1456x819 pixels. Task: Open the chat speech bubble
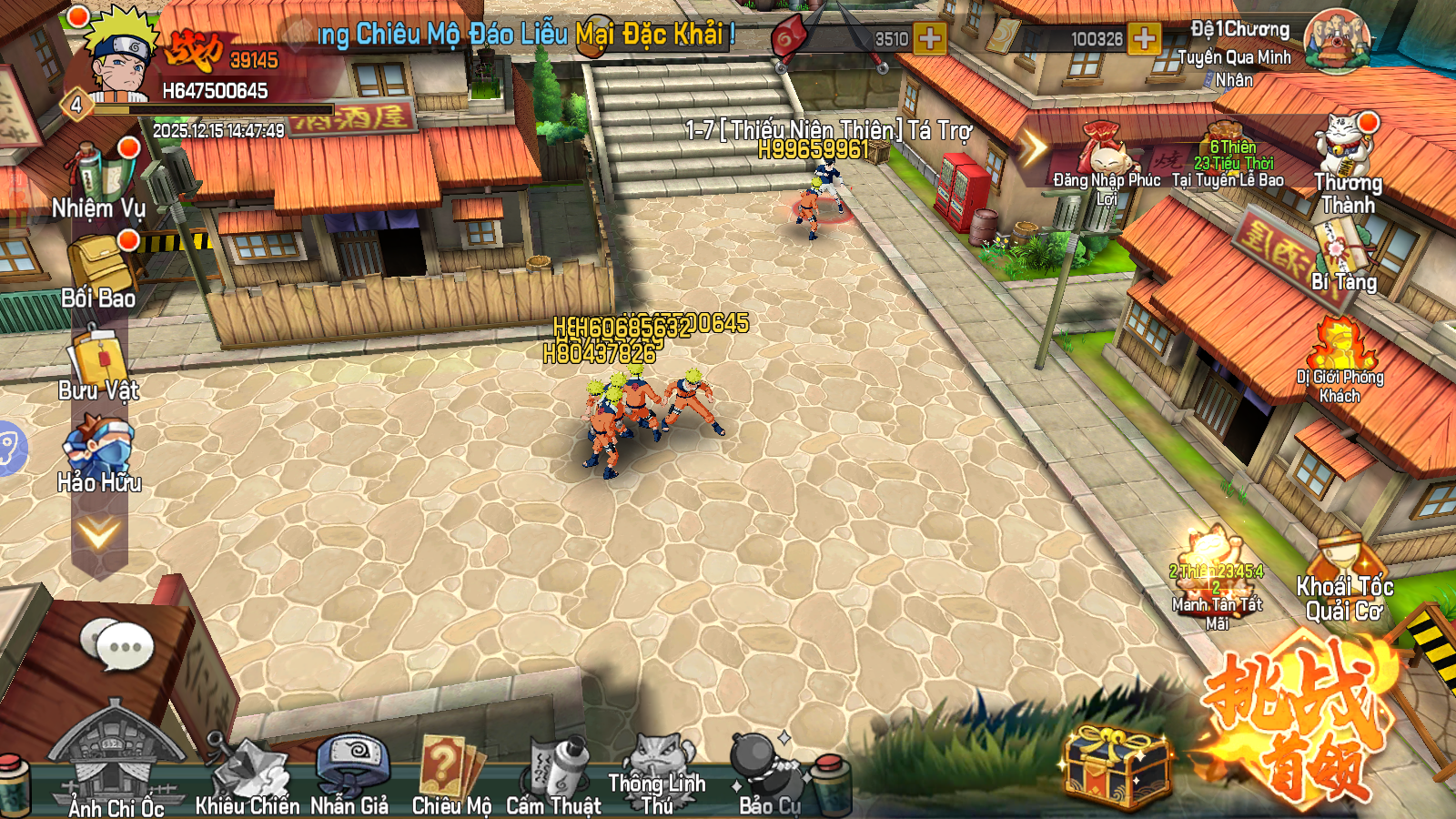click(116, 644)
